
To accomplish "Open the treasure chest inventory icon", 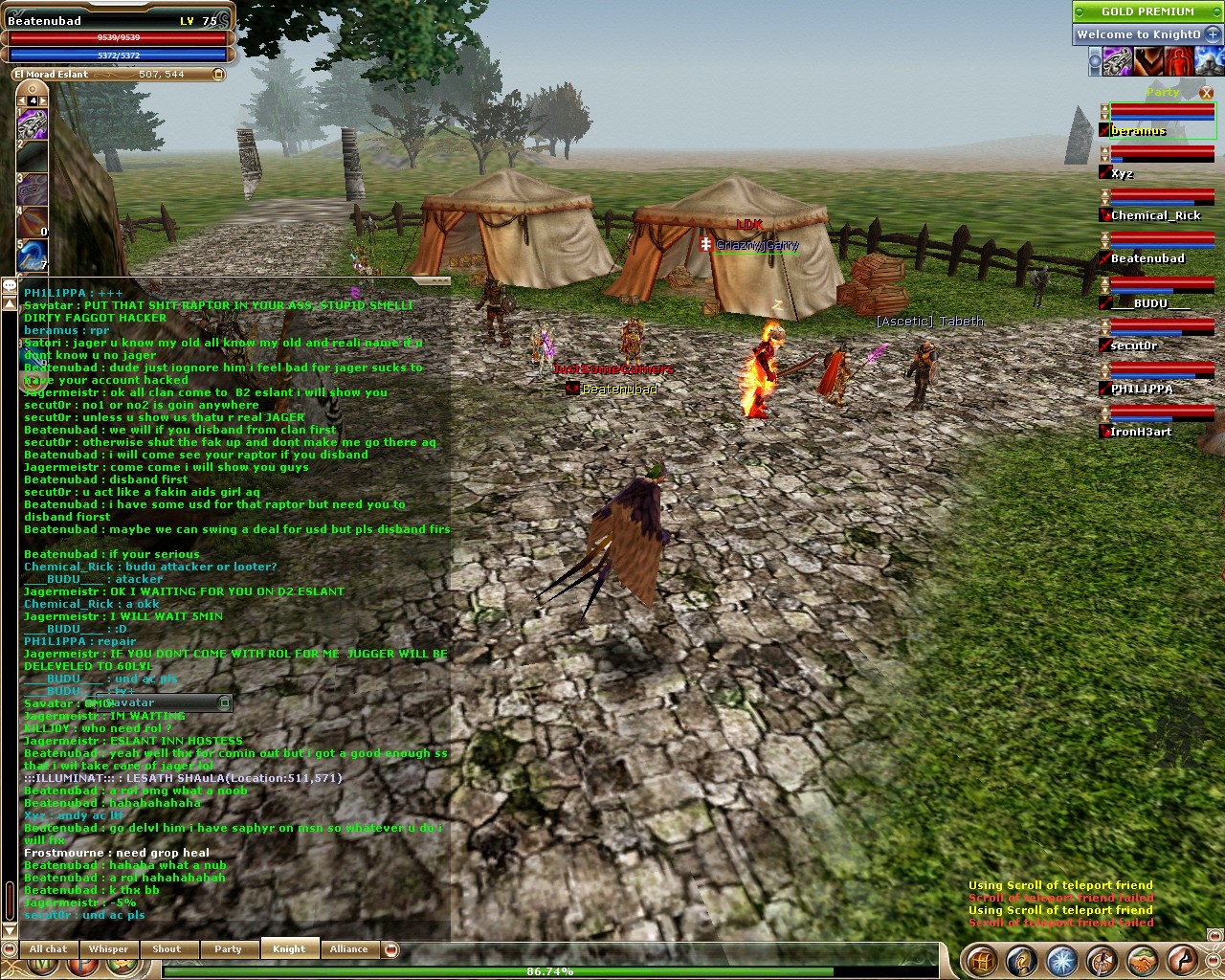I will click(x=980, y=959).
